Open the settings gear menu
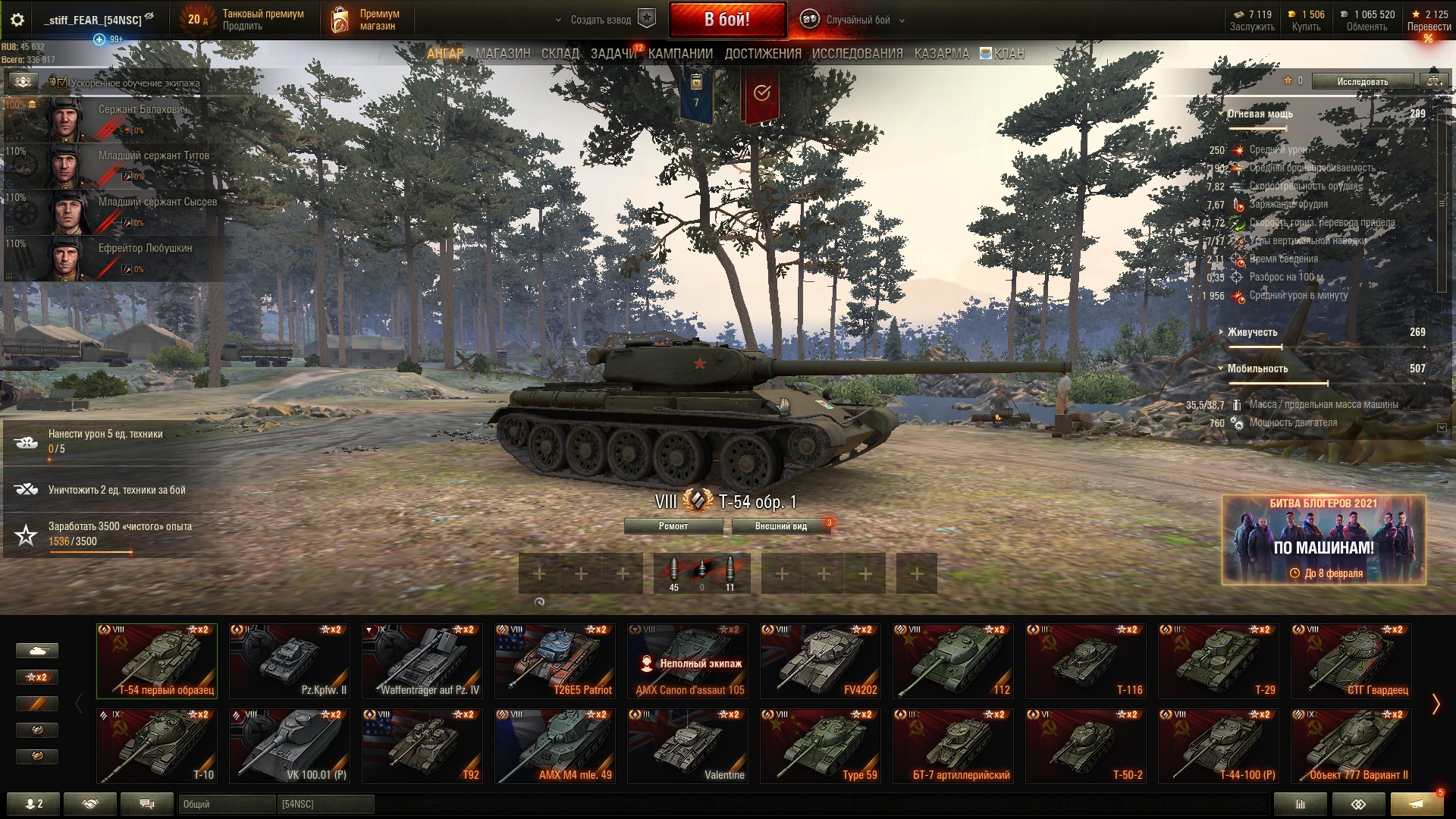 17,20
